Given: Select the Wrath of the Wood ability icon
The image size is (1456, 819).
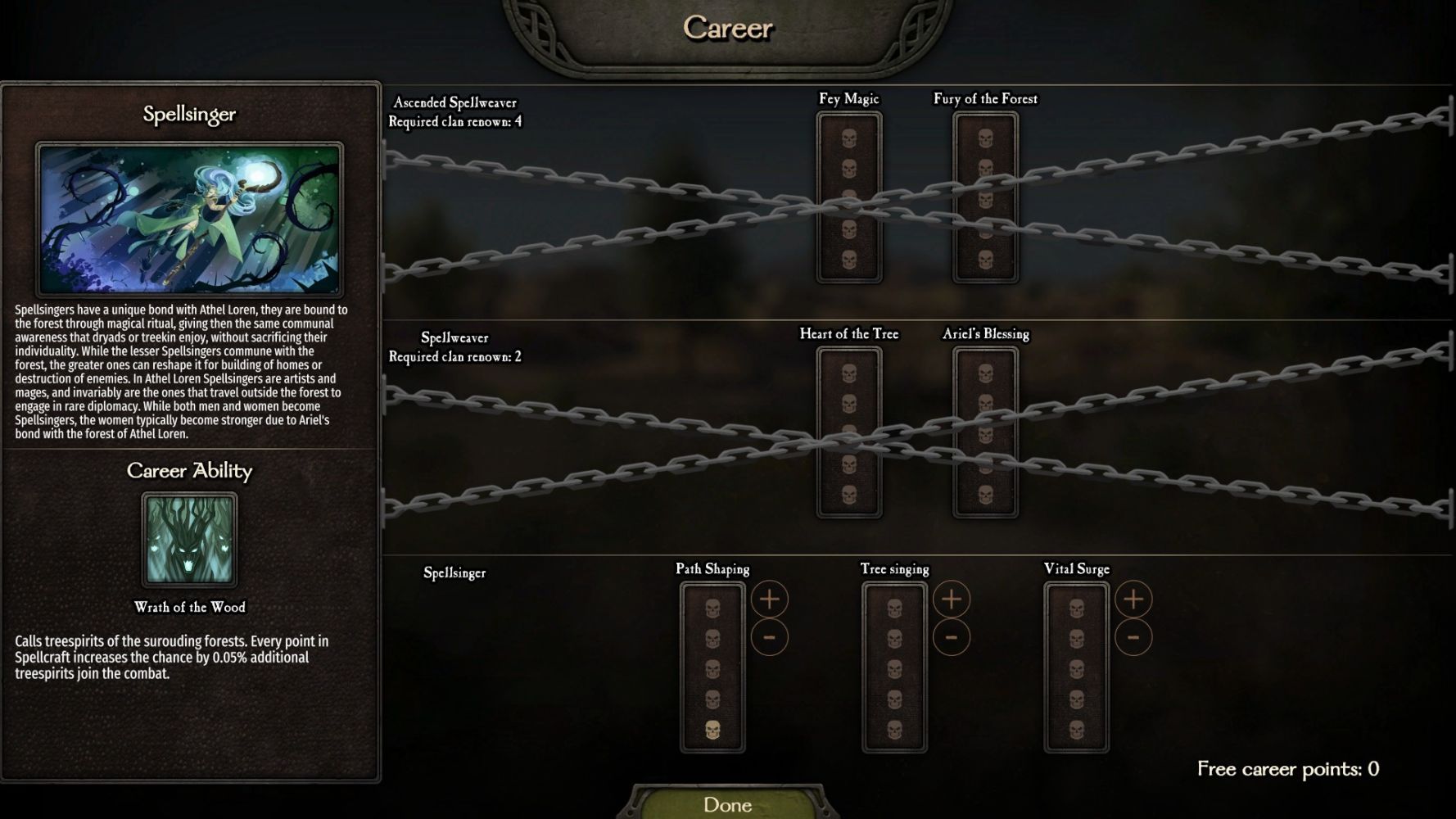Looking at the screenshot, I should pyautogui.click(x=189, y=540).
